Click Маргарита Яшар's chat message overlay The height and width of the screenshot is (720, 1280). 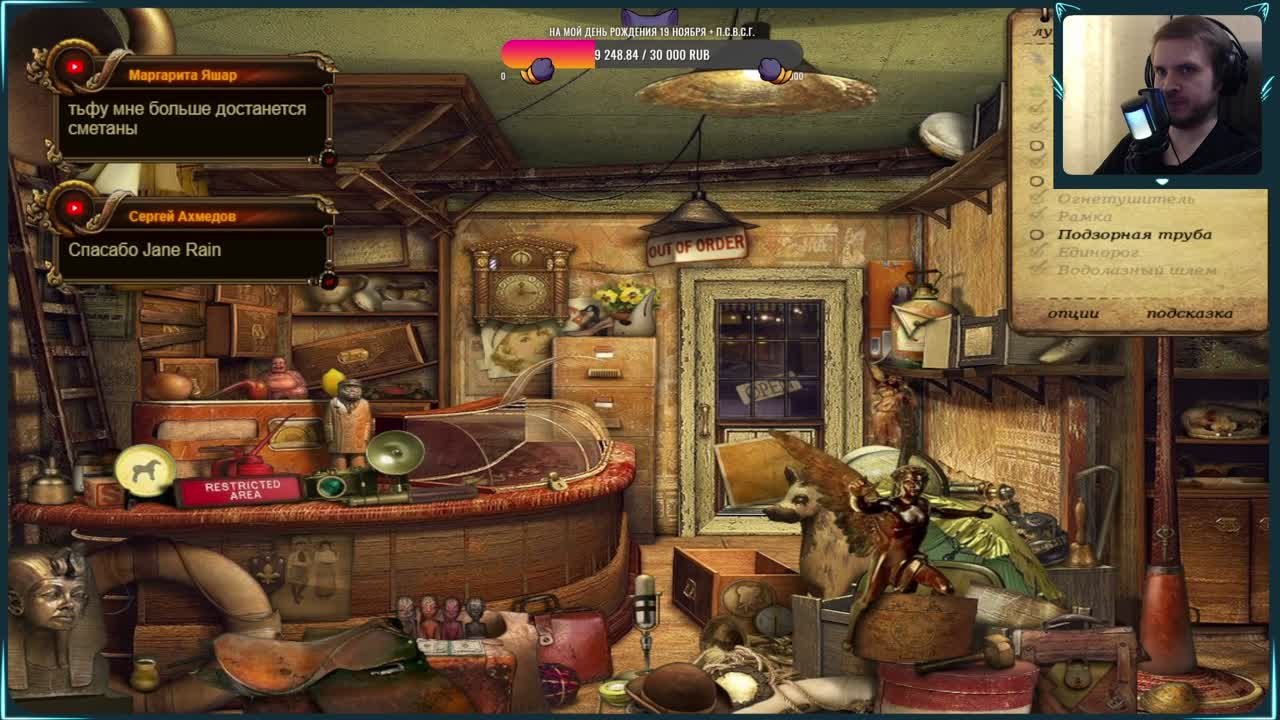pyautogui.click(x=187, y=119)
